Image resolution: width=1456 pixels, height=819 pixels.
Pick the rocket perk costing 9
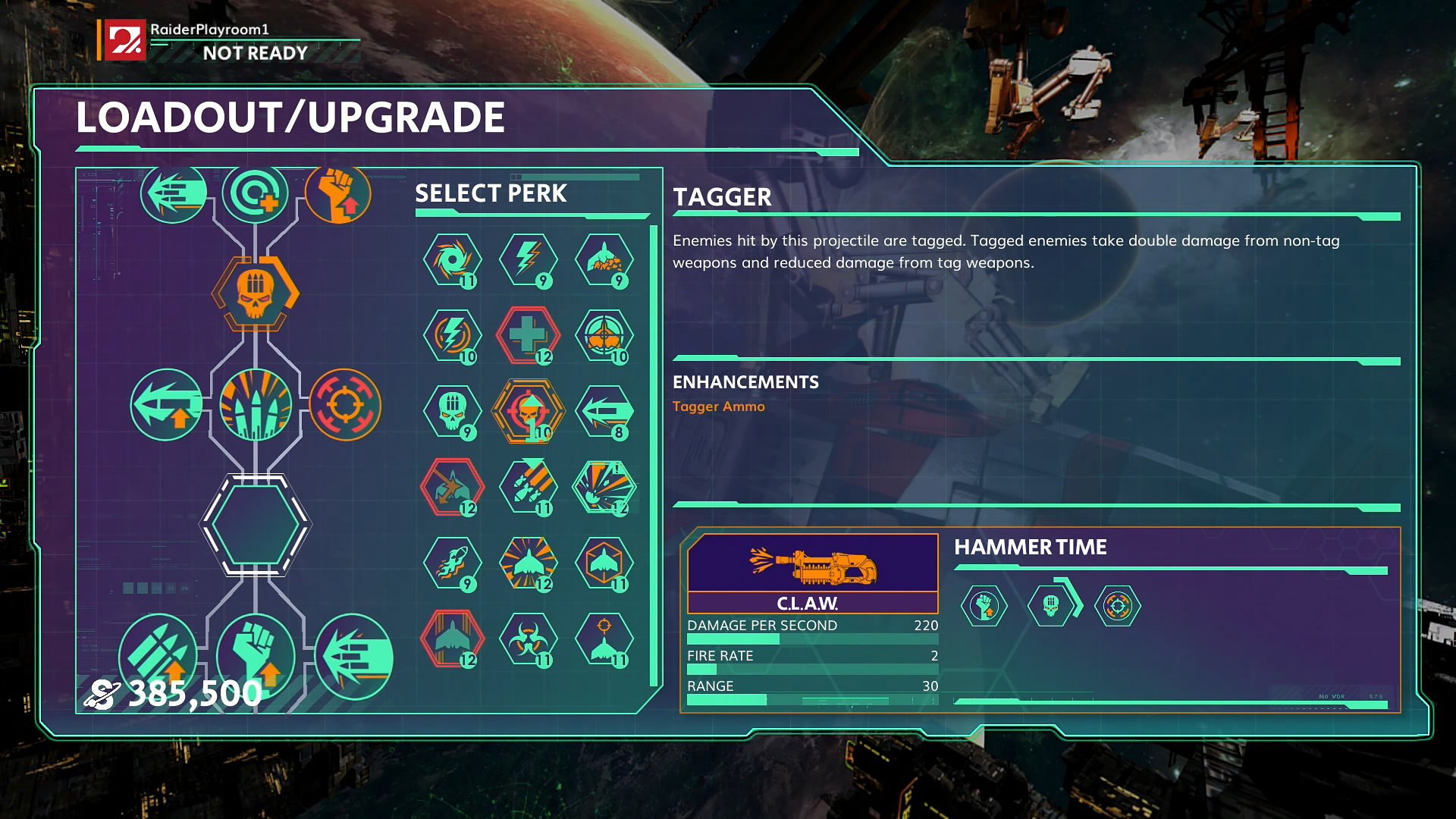tap(452, 563)
